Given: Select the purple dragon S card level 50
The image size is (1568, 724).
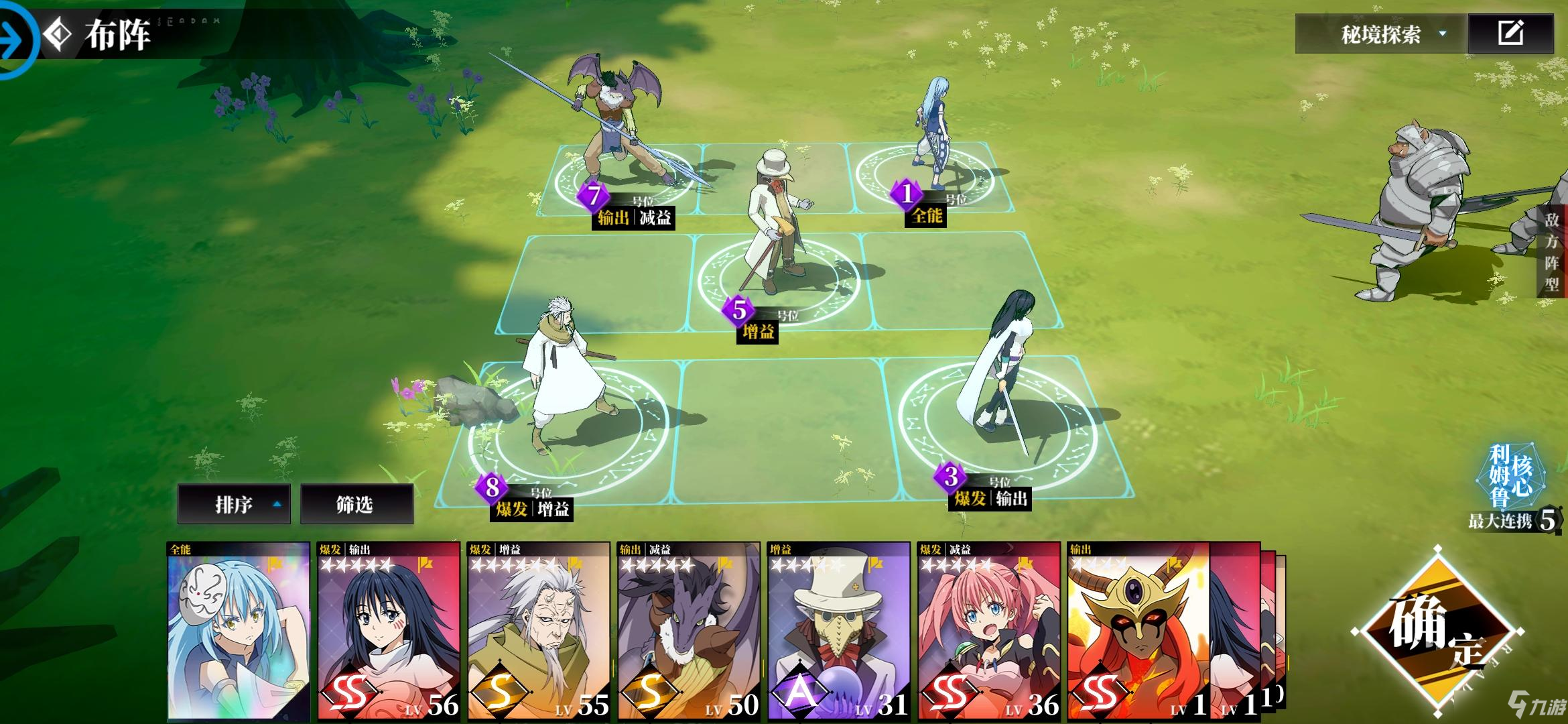Looking at the screenshot, I should [689, 630].
